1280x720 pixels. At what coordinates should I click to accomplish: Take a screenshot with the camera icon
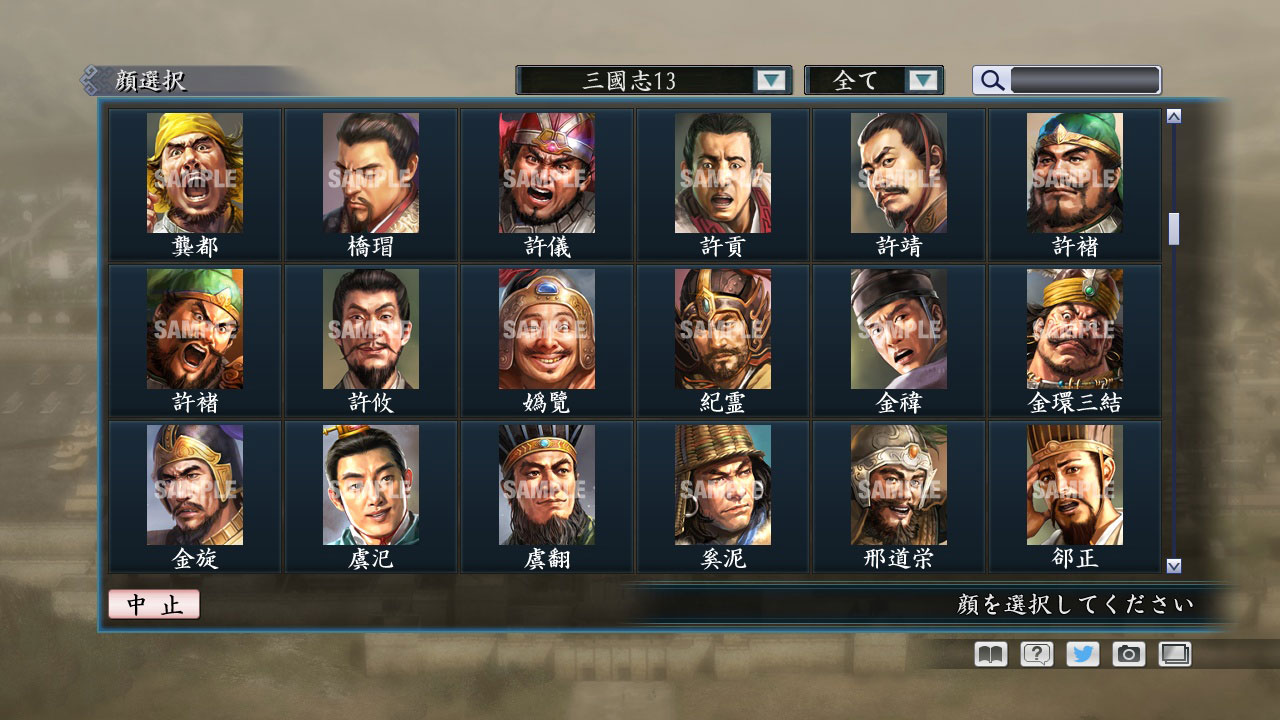pyautogui.click(x=1128, y=654)
